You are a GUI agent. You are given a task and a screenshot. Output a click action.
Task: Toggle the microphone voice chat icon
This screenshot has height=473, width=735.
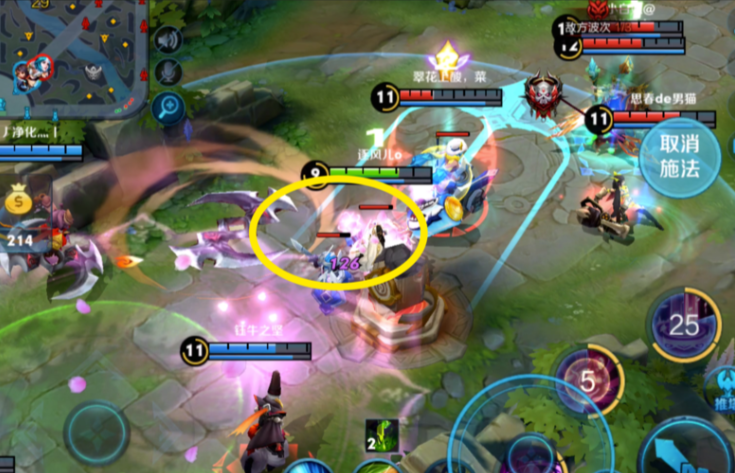click(x=168, y=72)
